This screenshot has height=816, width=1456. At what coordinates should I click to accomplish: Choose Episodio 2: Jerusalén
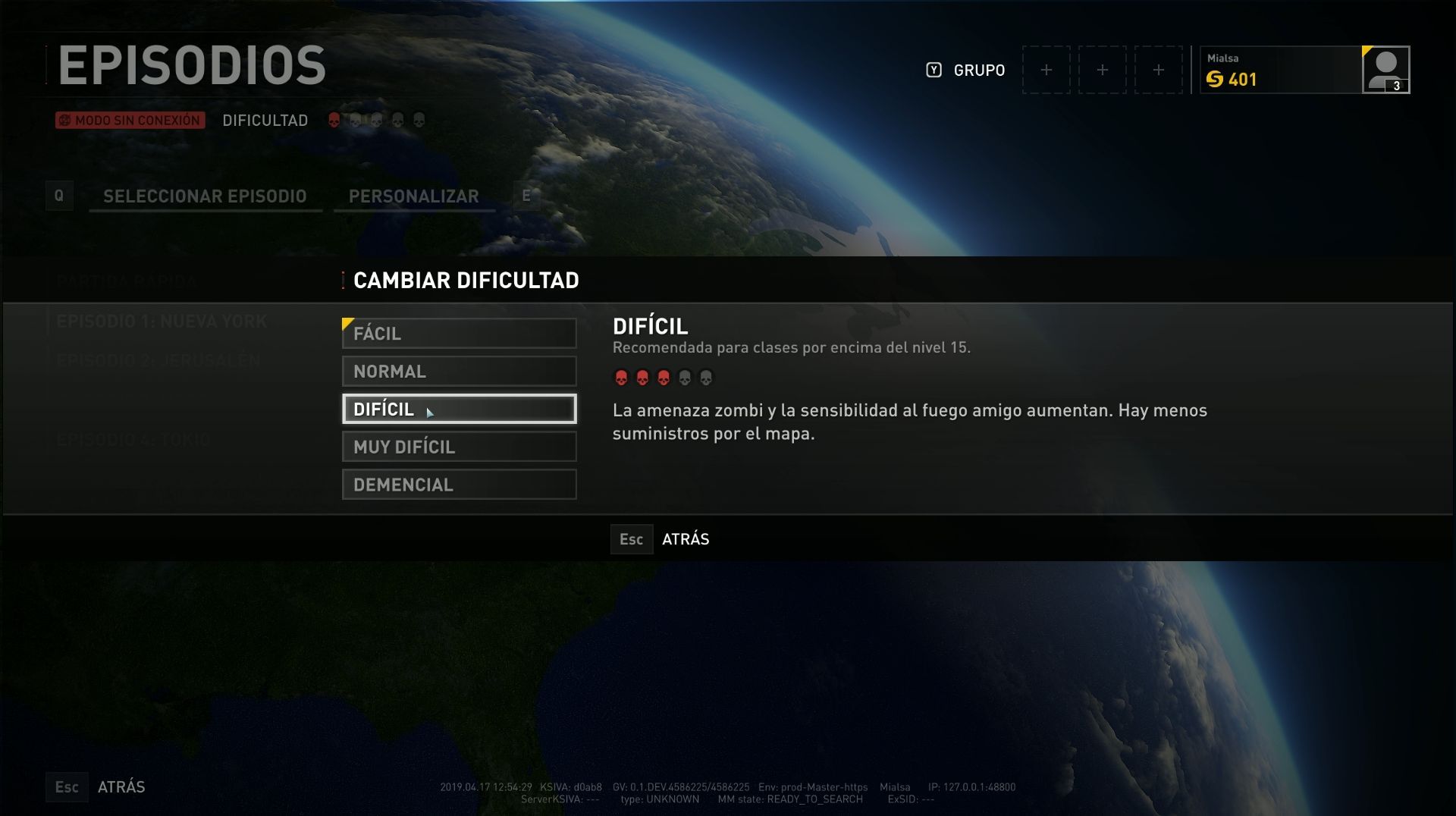coord(158,361)
